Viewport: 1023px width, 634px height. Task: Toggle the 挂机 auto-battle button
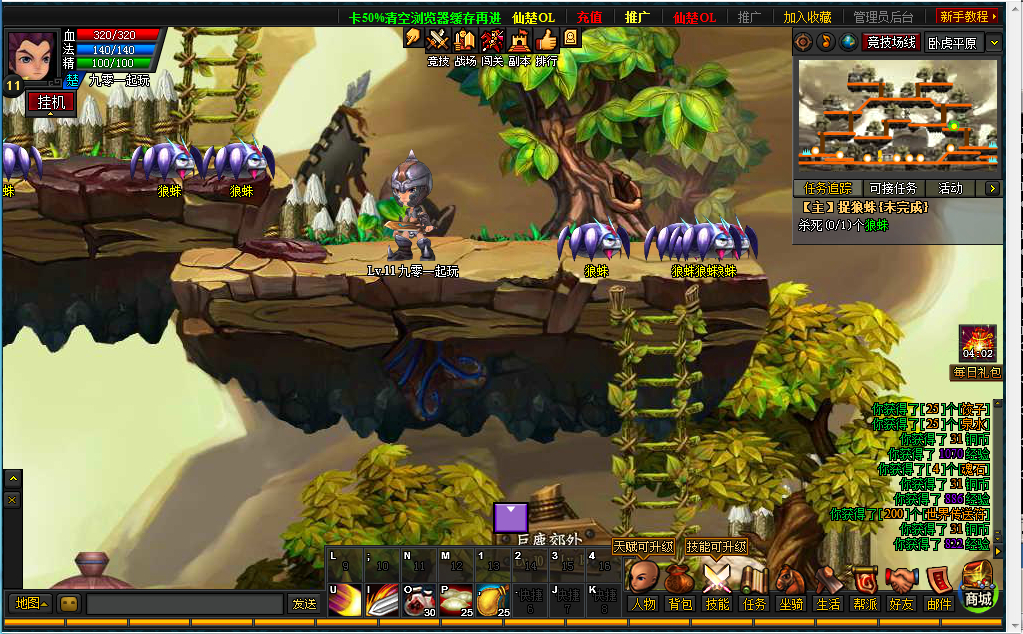point(51,102)
